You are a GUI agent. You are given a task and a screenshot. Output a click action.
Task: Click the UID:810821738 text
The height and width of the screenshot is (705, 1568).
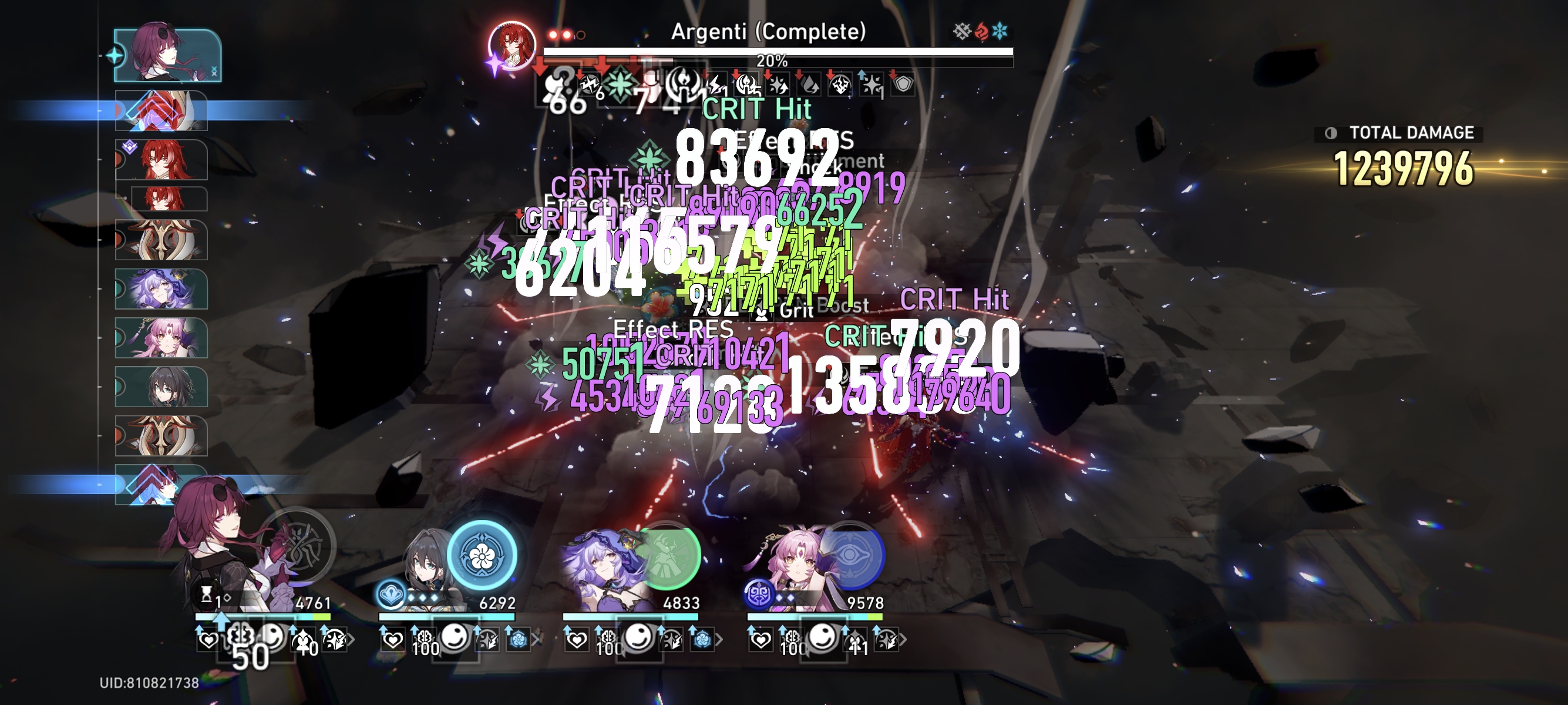(x=149, y=685)
